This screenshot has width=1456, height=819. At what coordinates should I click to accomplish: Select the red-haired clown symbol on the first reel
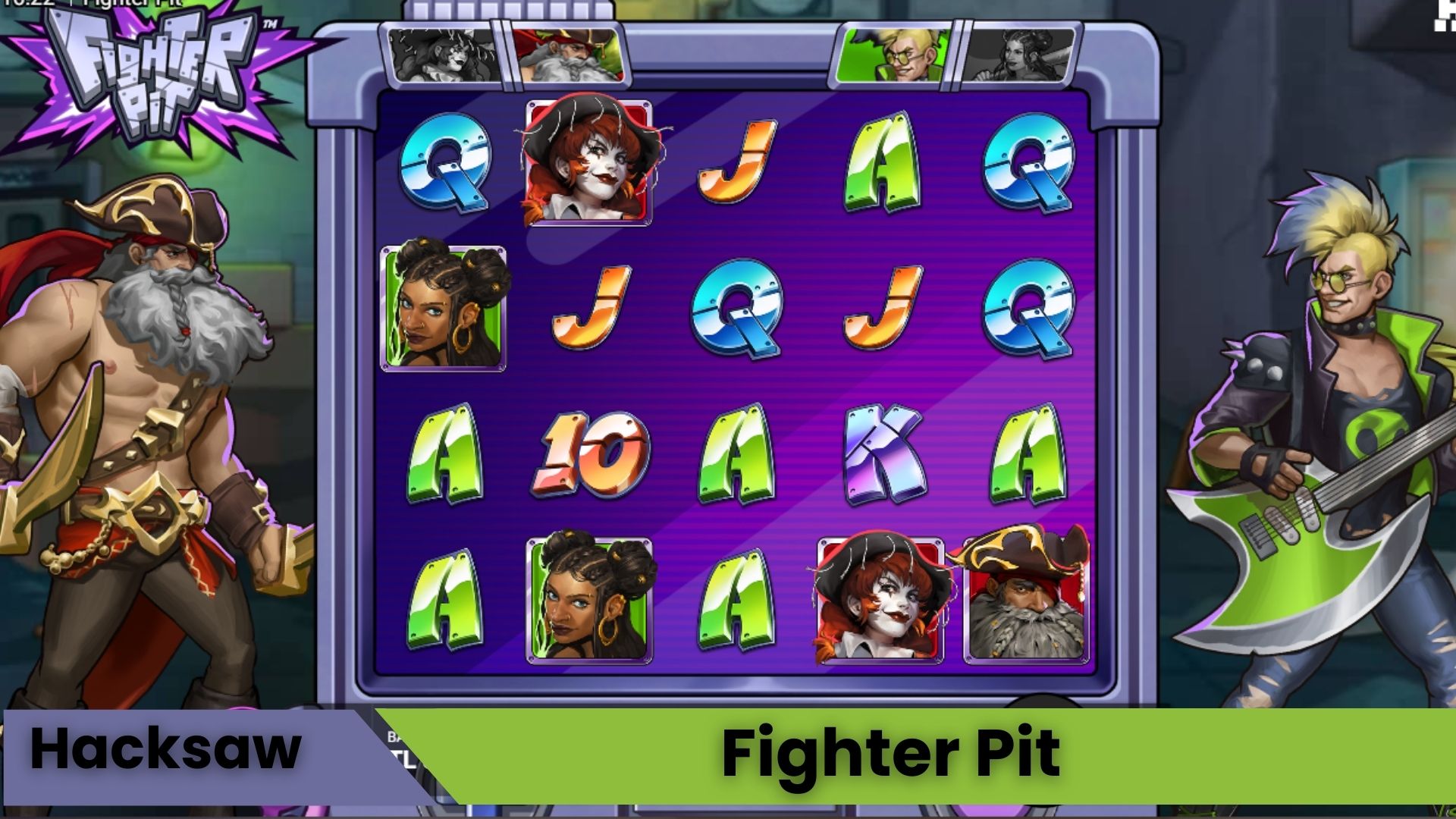coord(588,162)
